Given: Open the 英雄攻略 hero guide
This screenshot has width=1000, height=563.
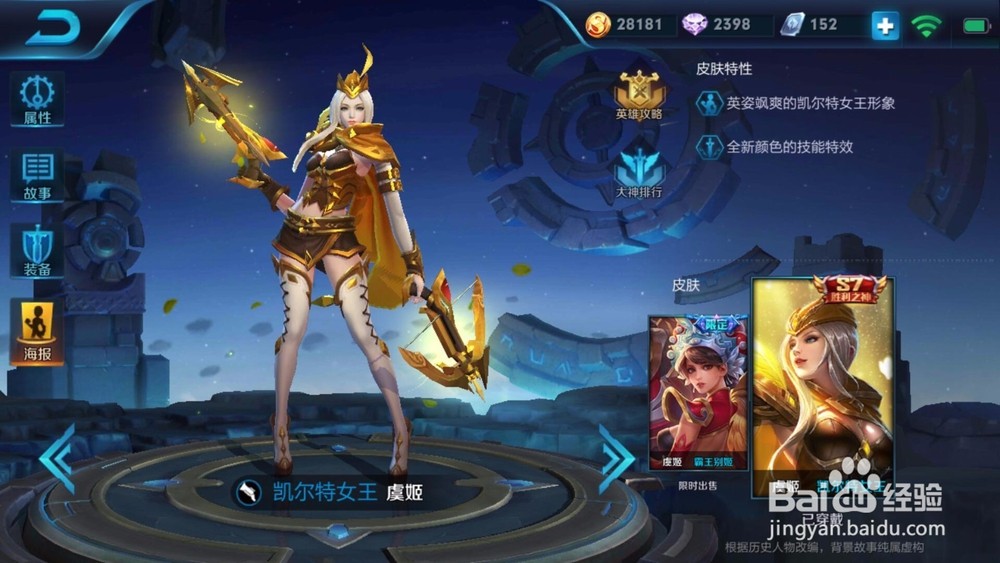Looking at the screenshot, I should pos(640,96).
